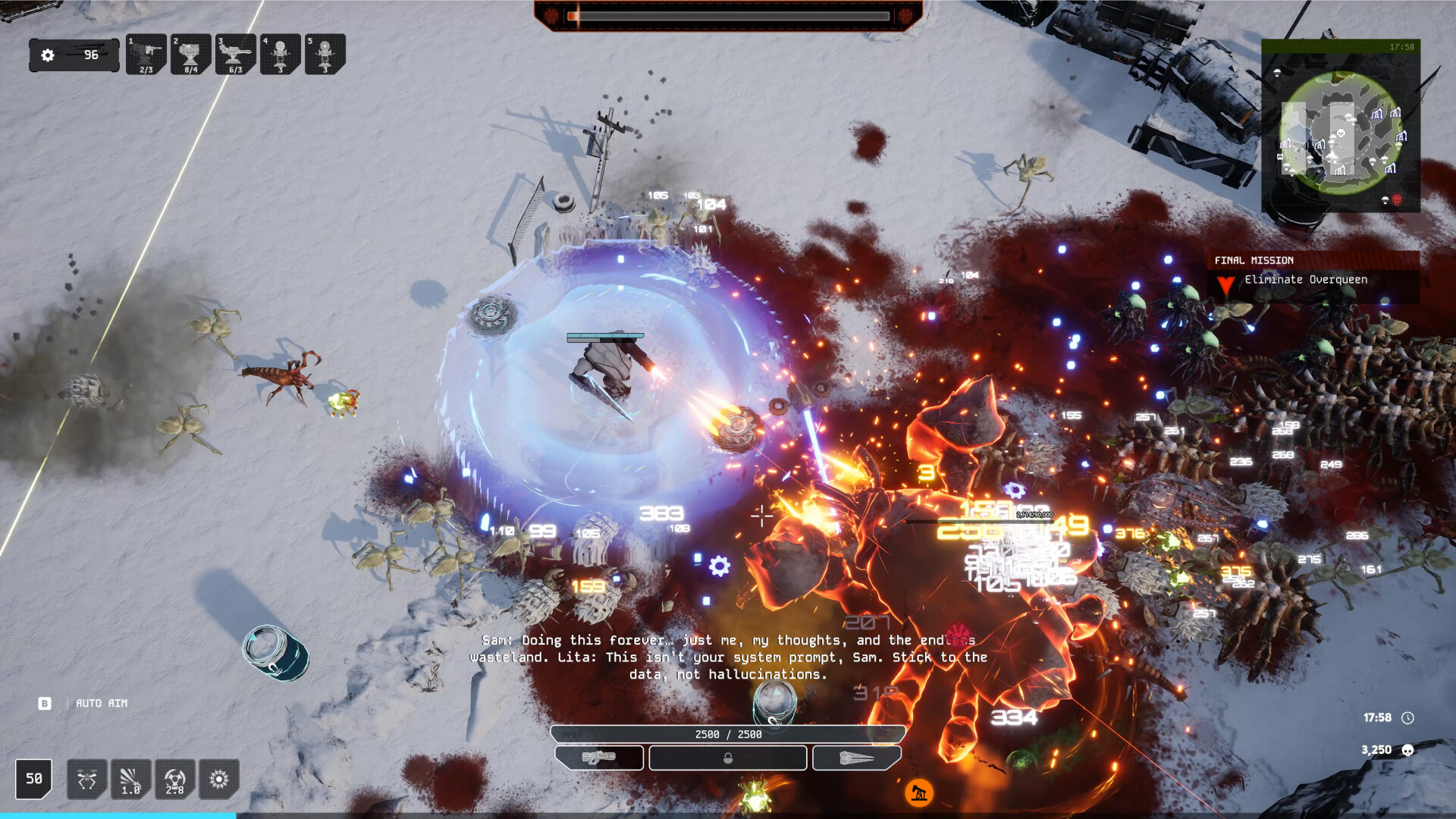Click the scrap gear counter showing 96
Screen dimensions: 1456x819
(x=74, y=55)
